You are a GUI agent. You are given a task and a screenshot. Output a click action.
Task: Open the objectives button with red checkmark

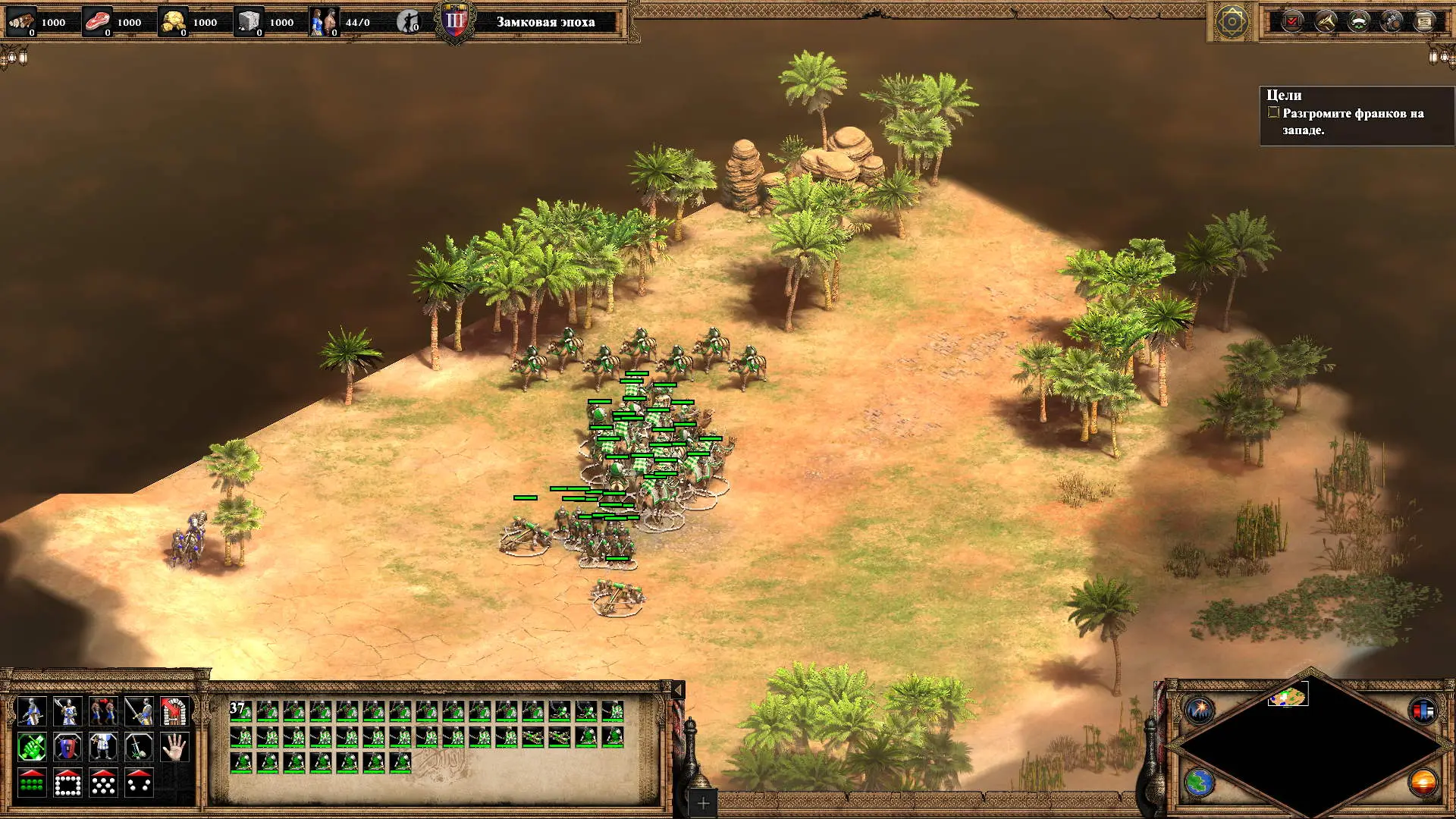(x=1292, y=21)
